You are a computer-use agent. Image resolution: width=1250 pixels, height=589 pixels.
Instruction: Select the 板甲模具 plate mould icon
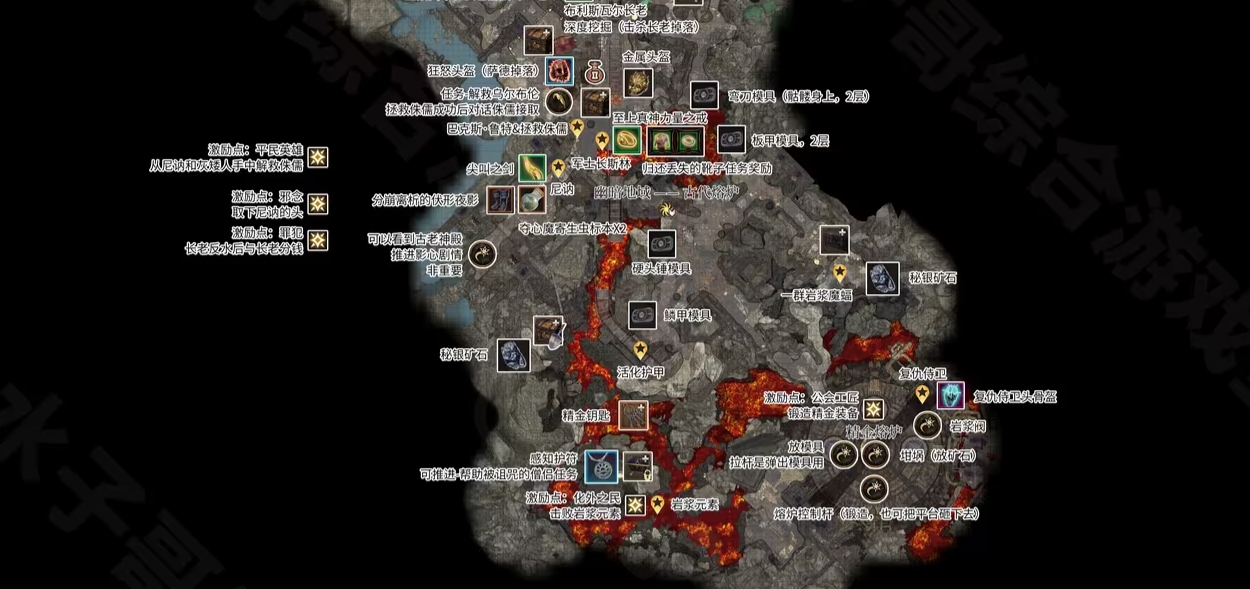pos(732,140)
